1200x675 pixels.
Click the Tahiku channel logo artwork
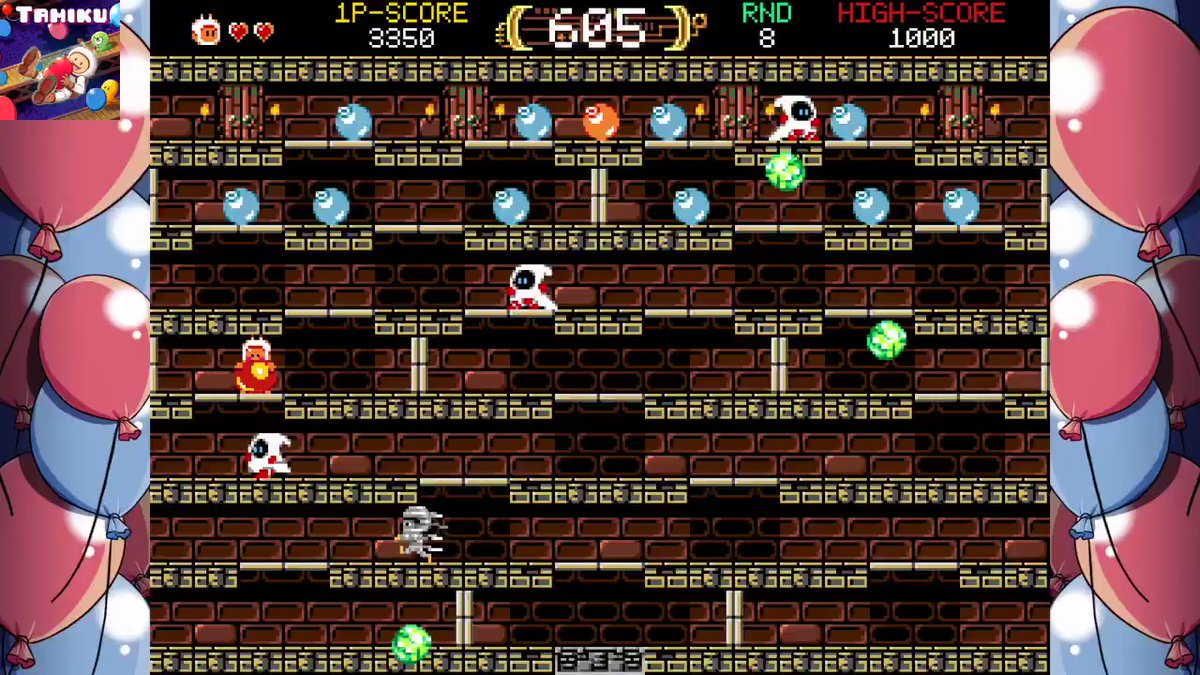pos(60,60)
